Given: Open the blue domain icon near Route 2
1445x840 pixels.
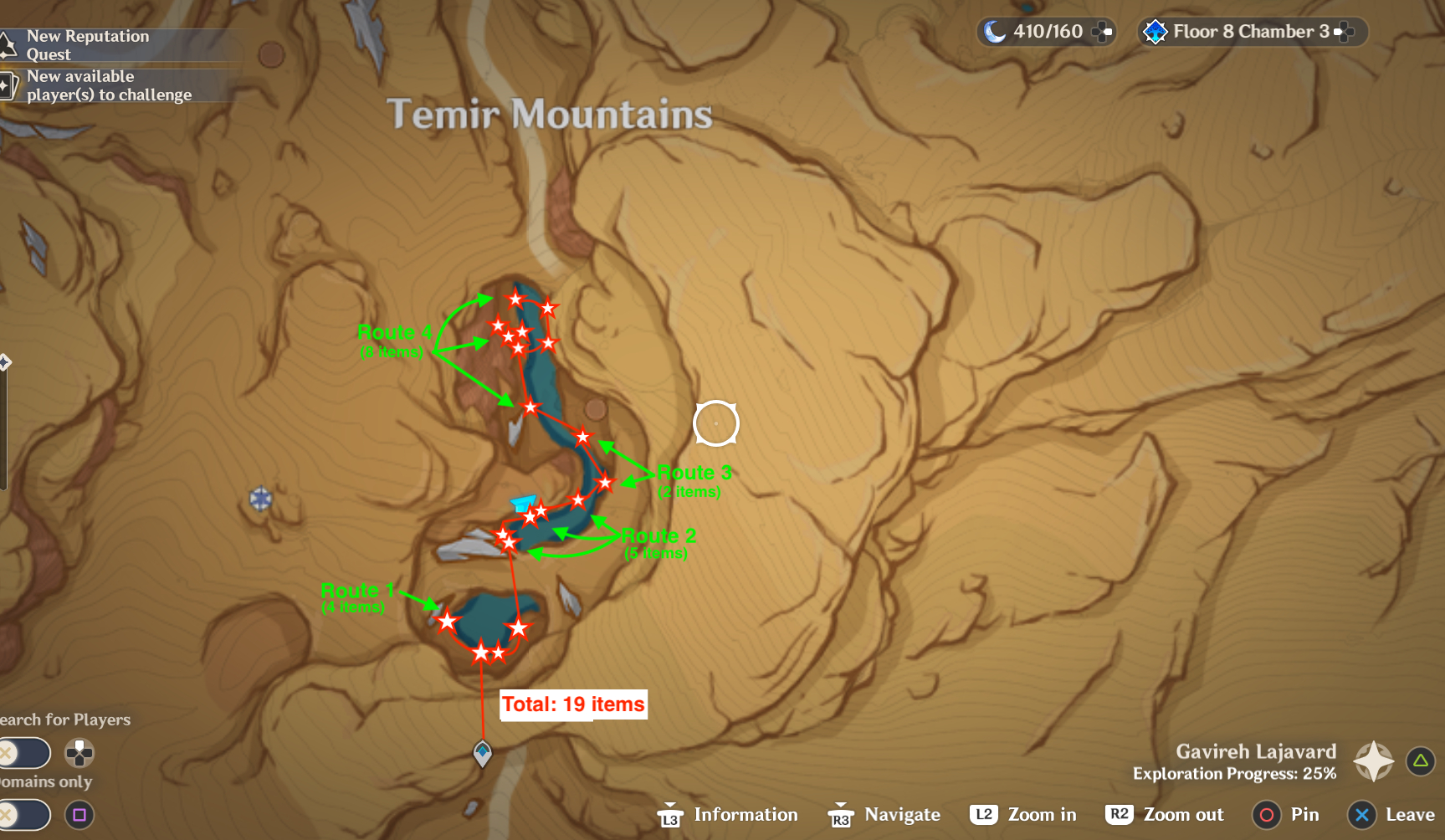Looking at the screenshot, I should click(x=523, y=502).
